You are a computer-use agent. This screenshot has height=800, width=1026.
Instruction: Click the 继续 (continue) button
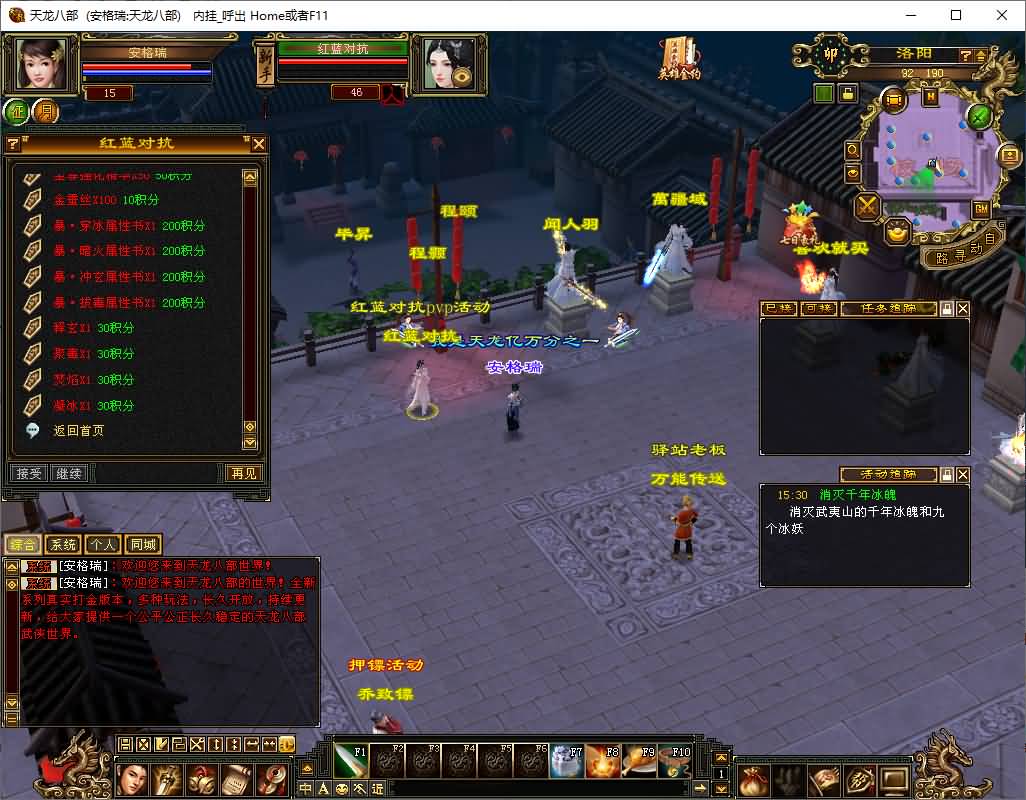click(69, 473)
